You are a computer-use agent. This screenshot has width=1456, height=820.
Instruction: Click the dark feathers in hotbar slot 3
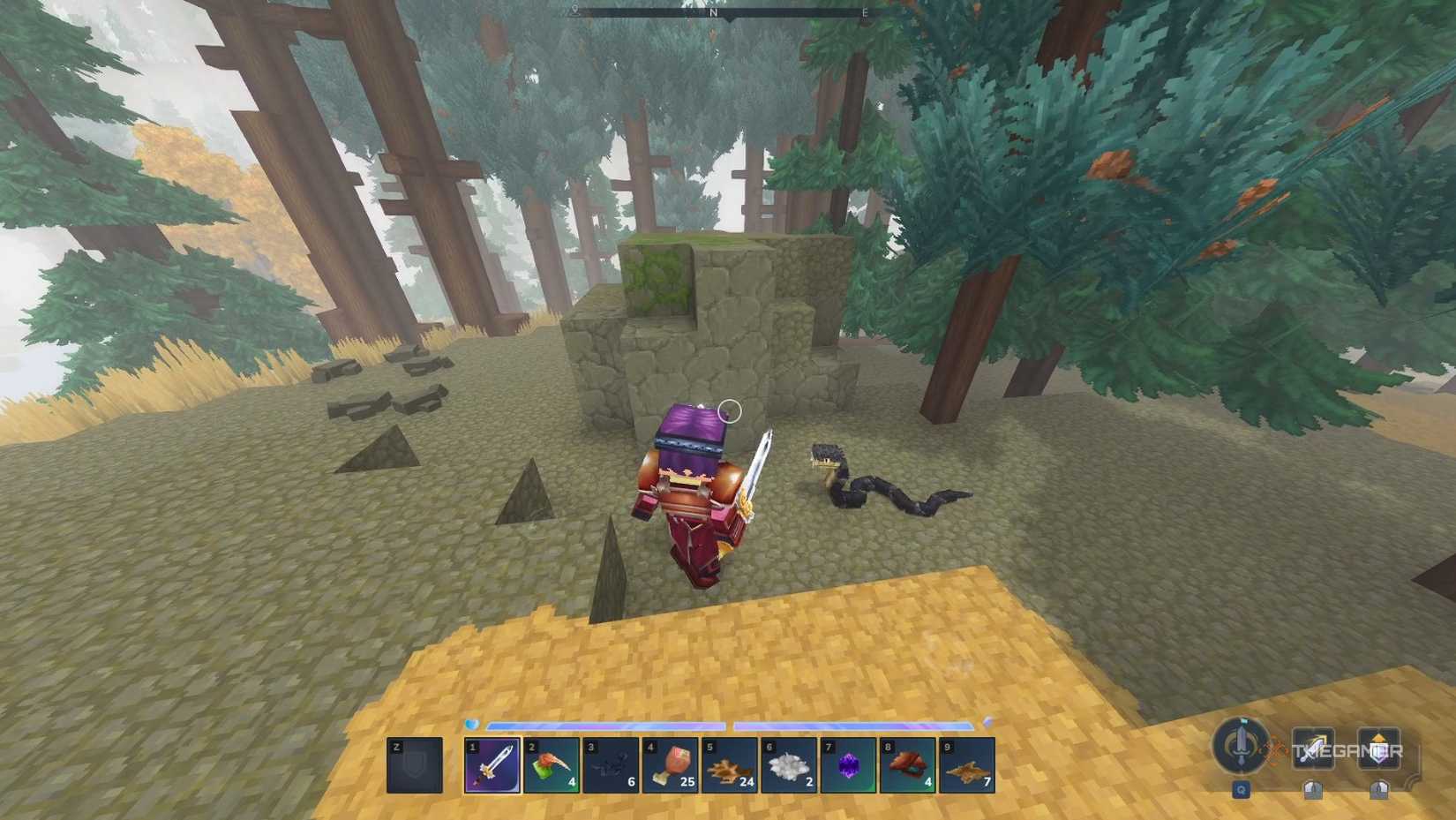point(611,770)
